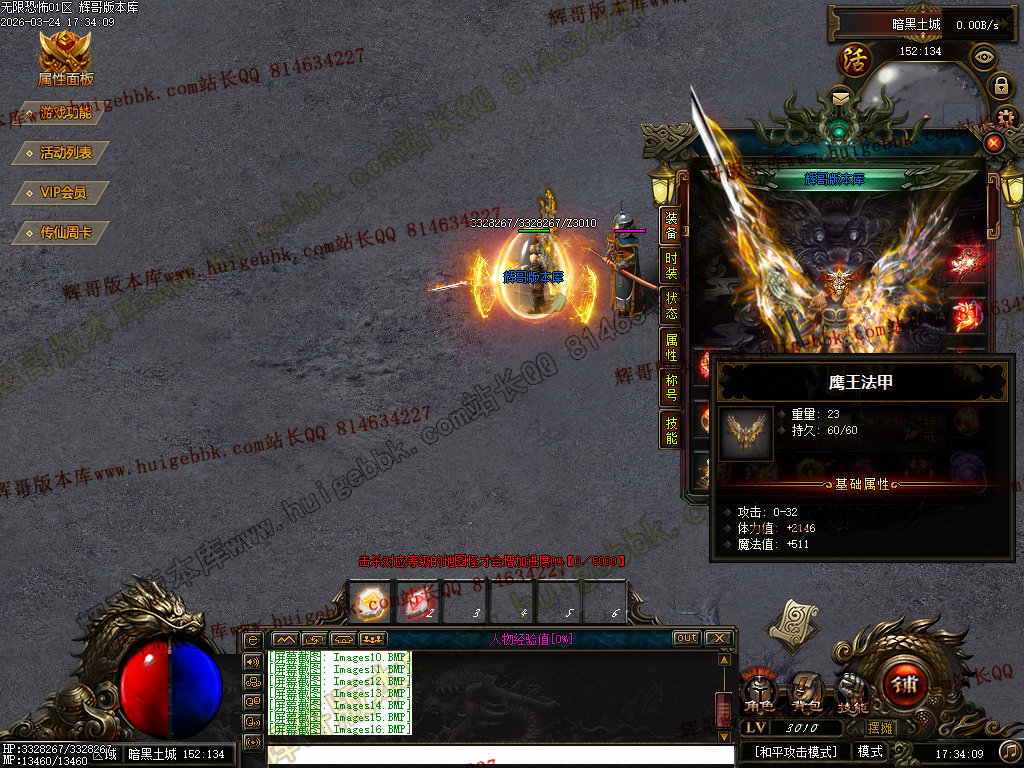Viewport: 1024px width, 768px height.
Task: Open the 背包 backpack icon
Action: click(x=806, y=692)
